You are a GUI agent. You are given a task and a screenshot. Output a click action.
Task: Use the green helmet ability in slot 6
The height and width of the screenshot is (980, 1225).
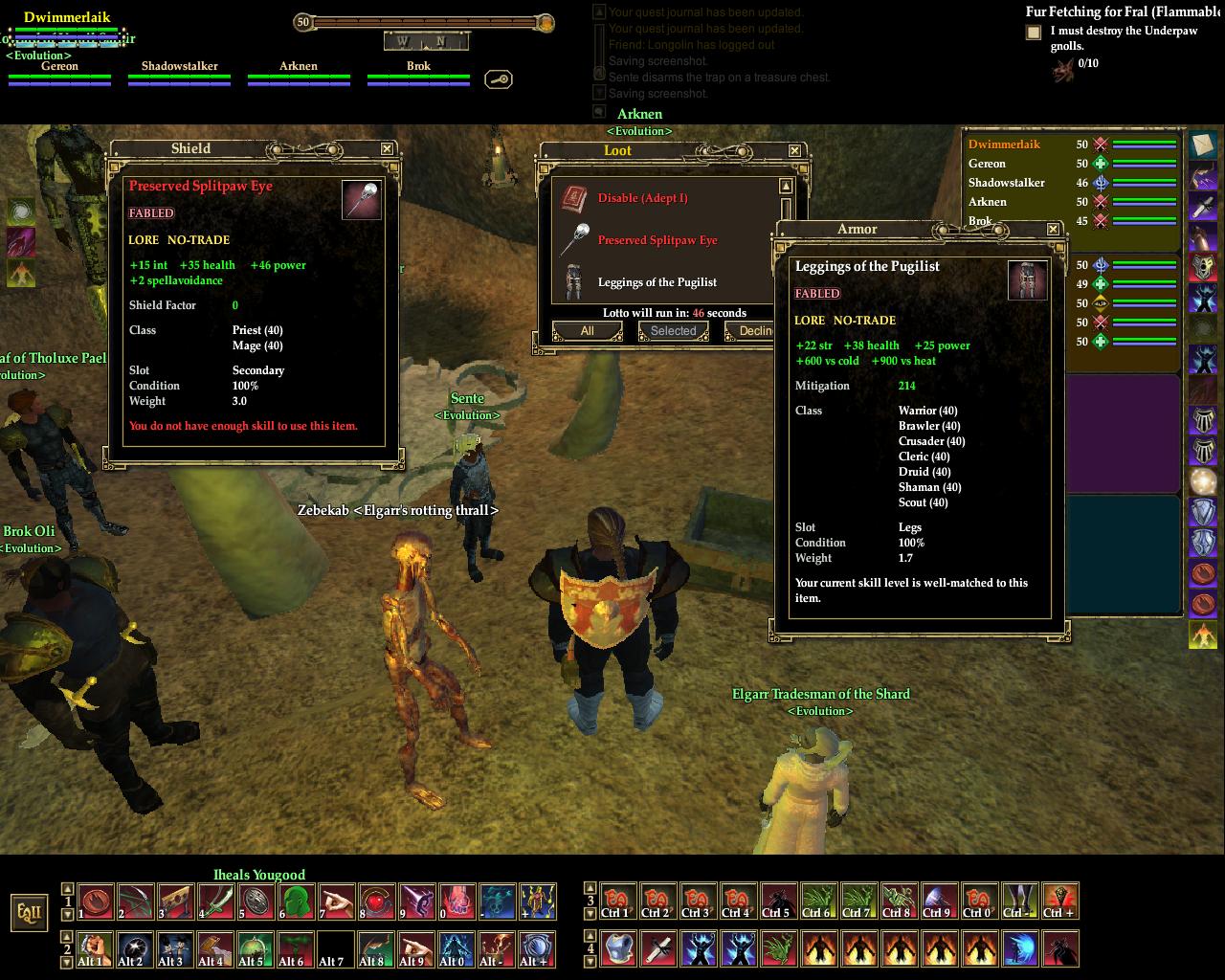(297, 902)
